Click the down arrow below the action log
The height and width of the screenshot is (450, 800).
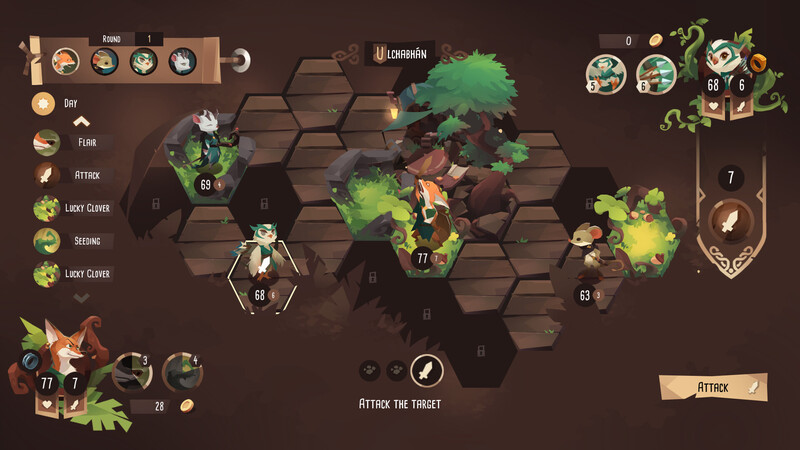(81, 297)
